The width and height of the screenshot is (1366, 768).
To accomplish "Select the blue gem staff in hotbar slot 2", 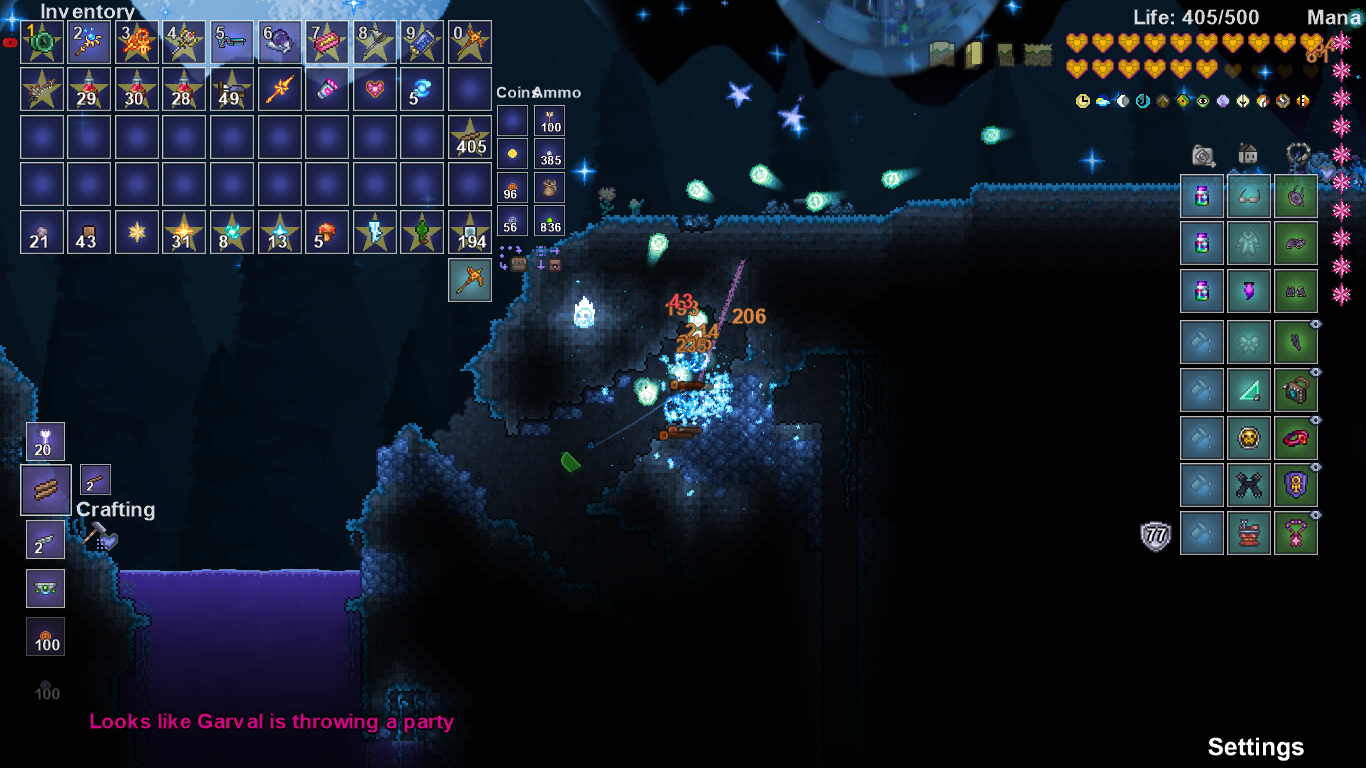I will (x=88, y=42).
